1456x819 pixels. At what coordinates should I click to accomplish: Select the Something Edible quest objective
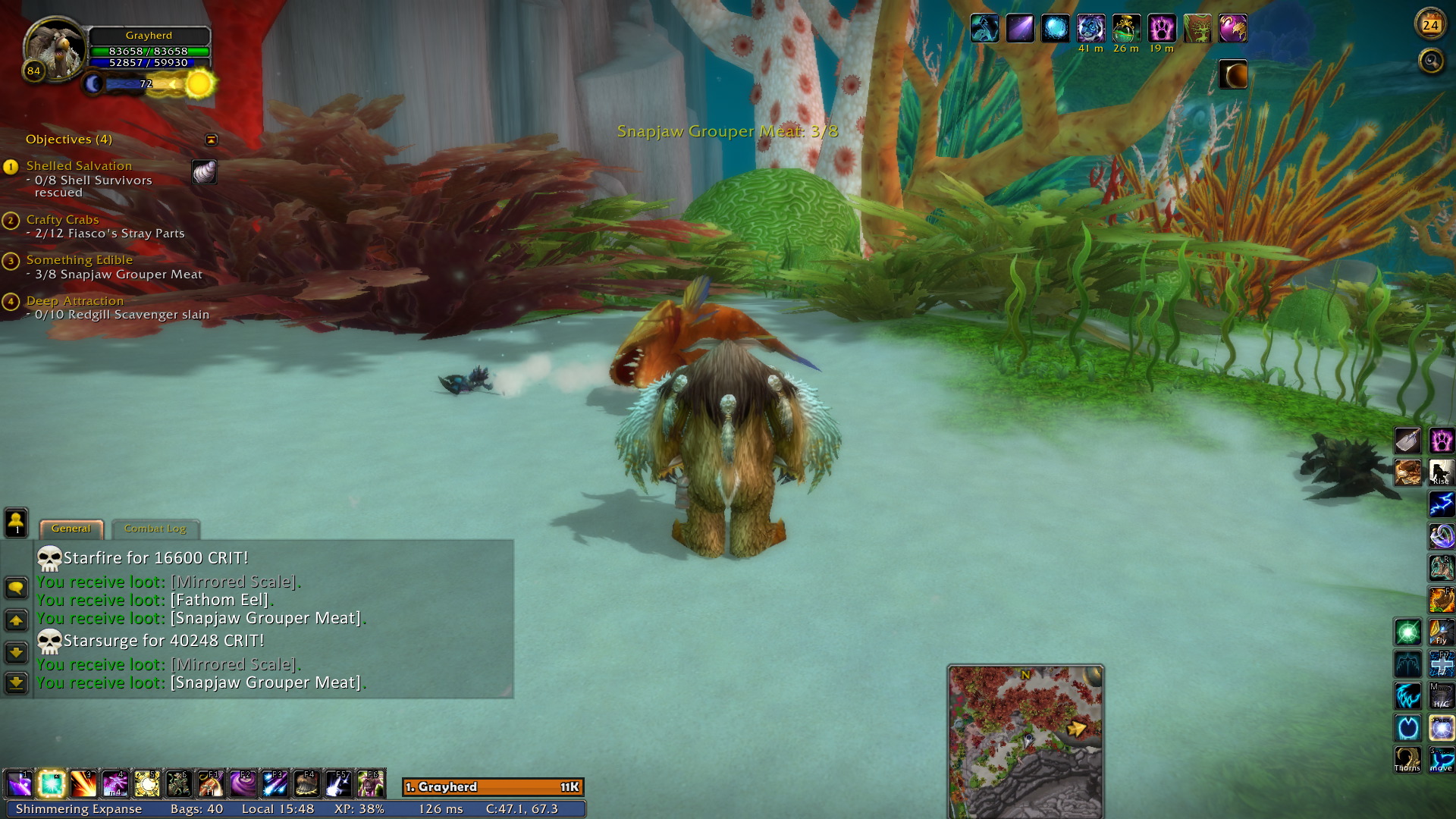[x=79, y=259]
